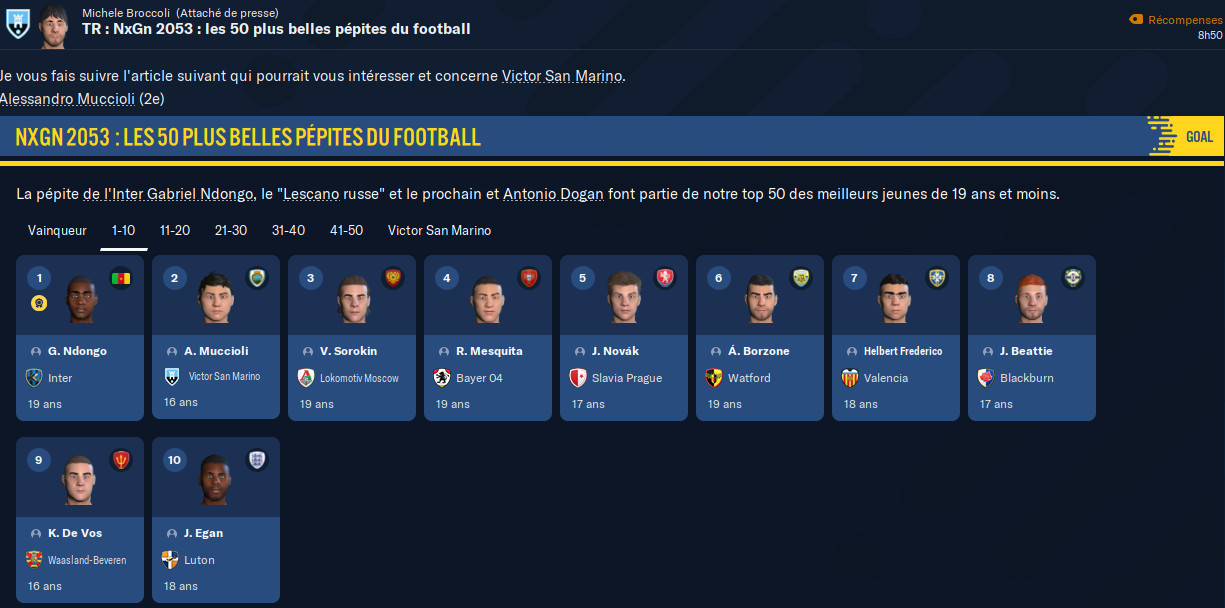Open the Alessandro Muccioli link
The width and height of the screenshot is (1225, 608).
[67, 98]
